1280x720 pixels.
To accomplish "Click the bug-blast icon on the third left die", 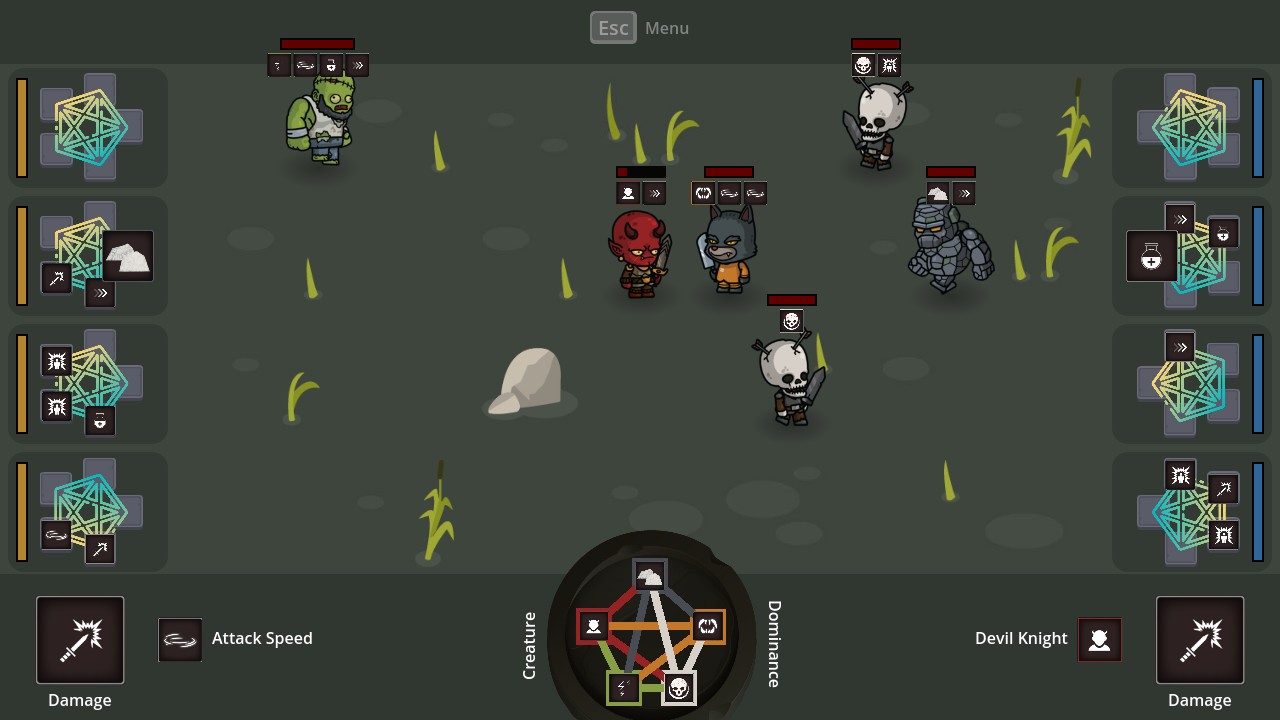I will pos(56,361).
